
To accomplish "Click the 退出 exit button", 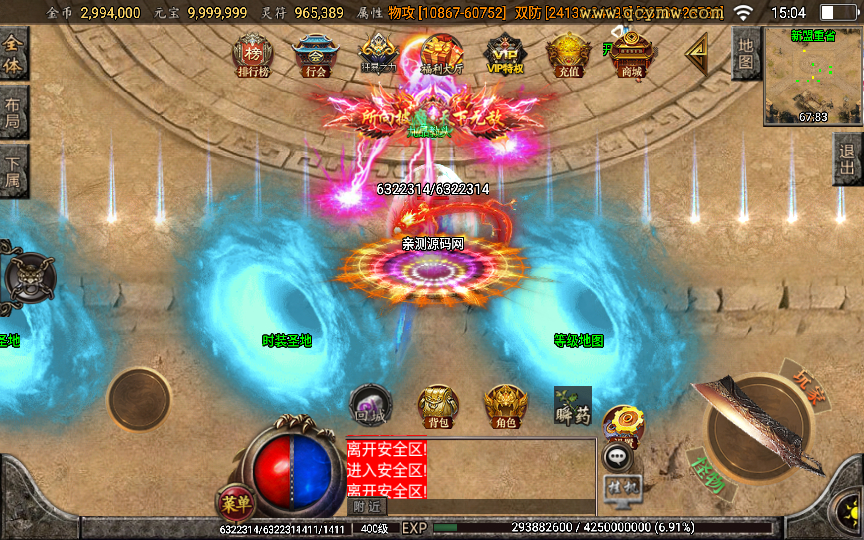I will (848, 158).
